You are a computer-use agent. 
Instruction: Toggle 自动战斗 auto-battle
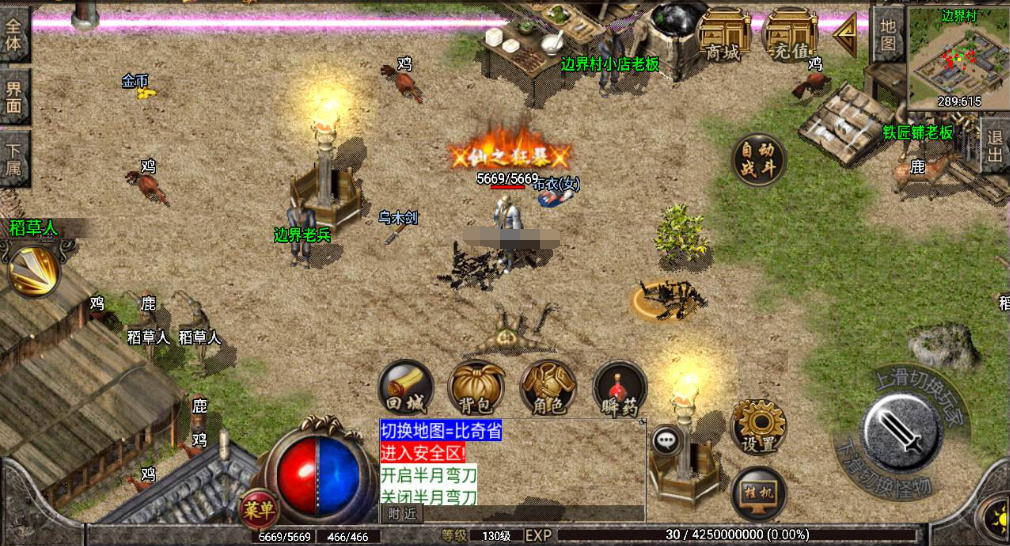point(758,160)
